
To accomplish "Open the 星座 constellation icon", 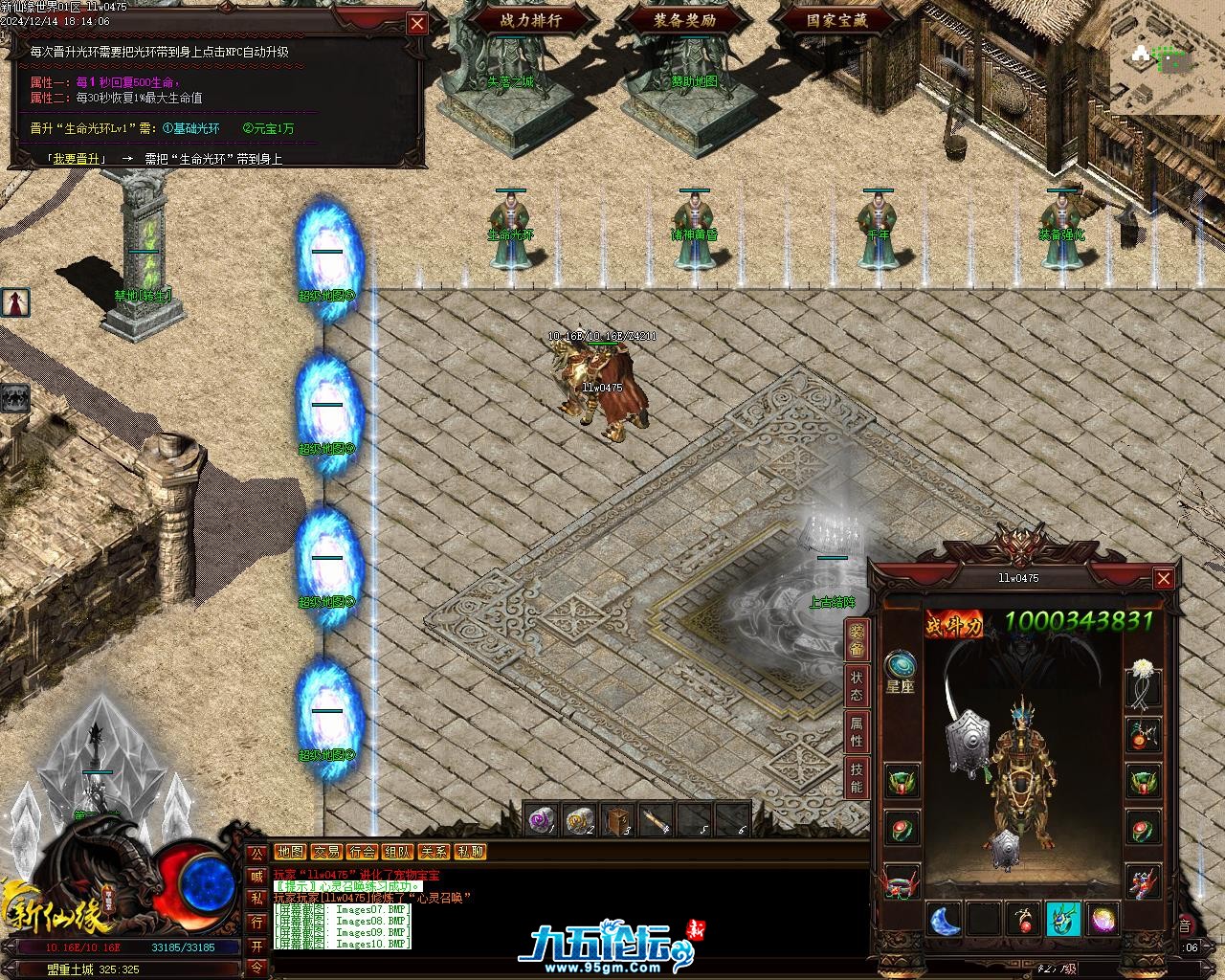I will tap(901, 668).
